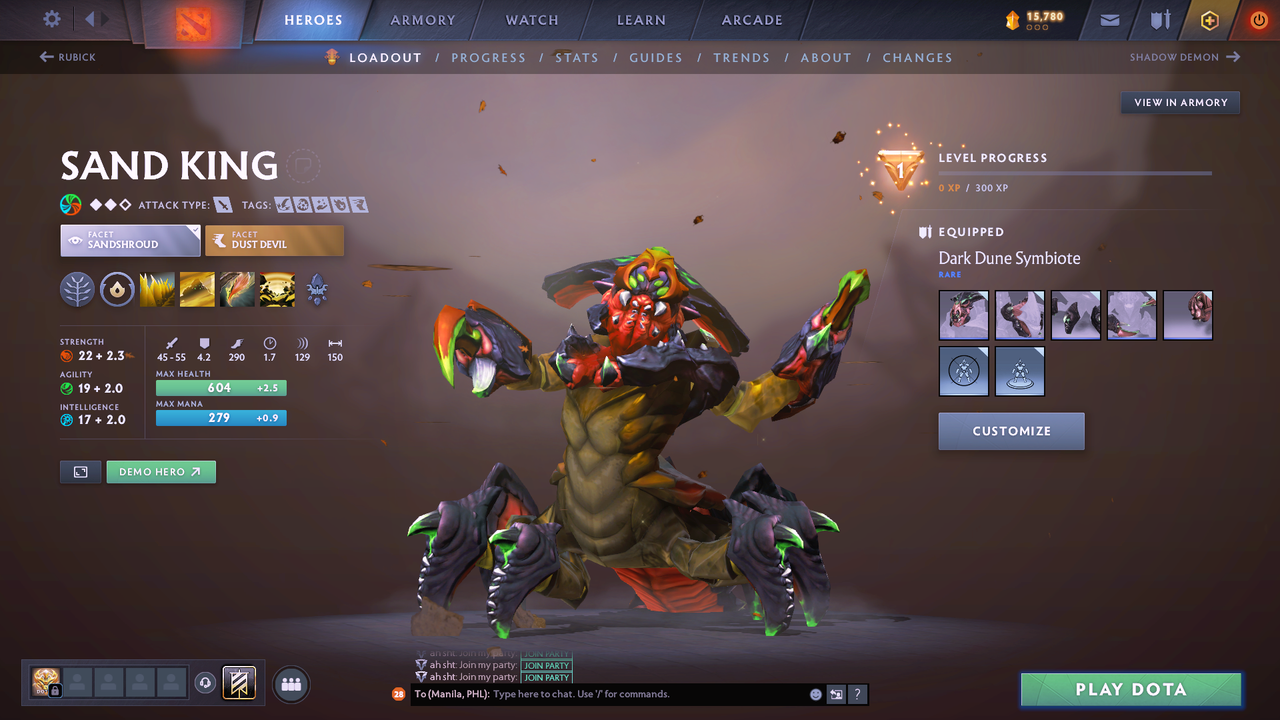Click the power button to quit

click(1258, 19)
